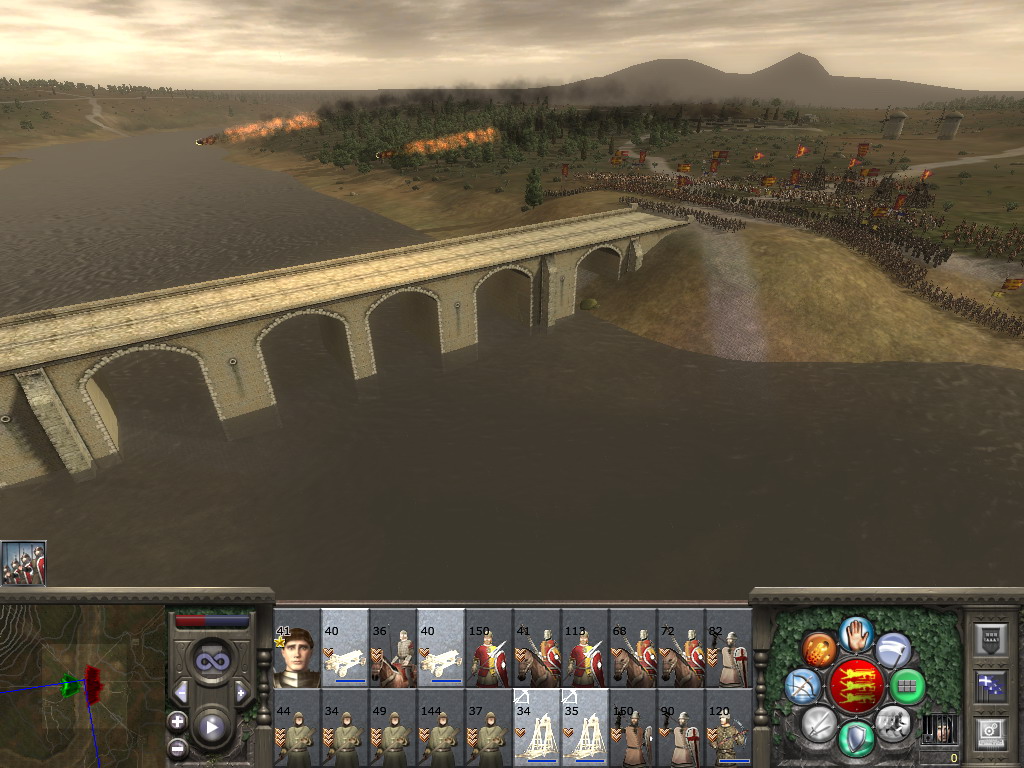Click the halt order hand button

856,632
